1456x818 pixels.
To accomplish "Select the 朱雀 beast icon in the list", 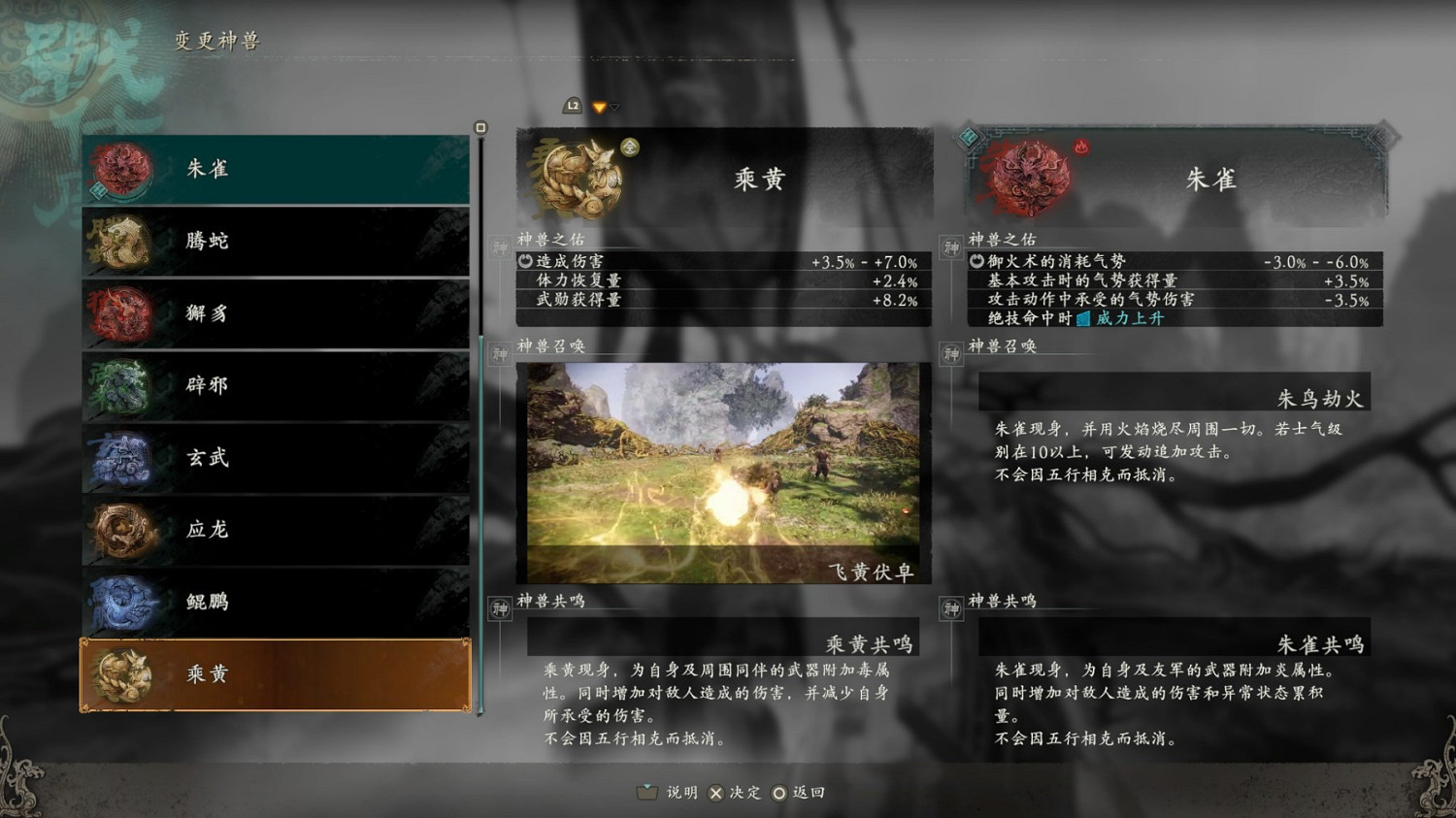I will (x=123, y=169).
